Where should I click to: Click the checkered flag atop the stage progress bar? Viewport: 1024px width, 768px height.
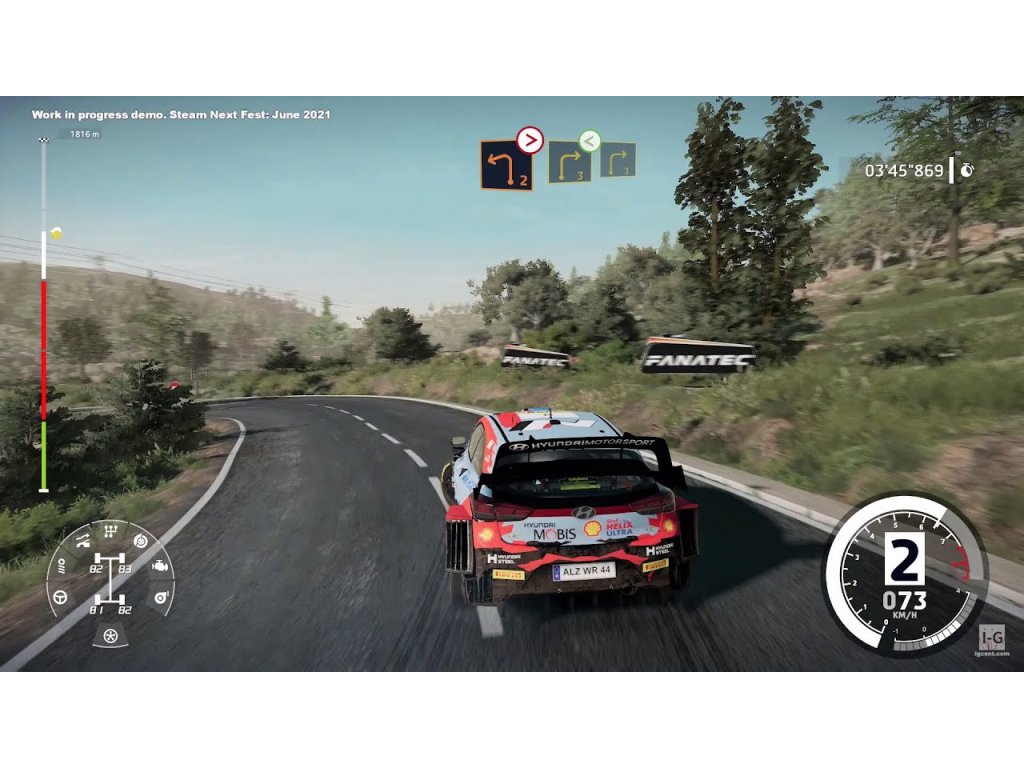tap(43, 138)
